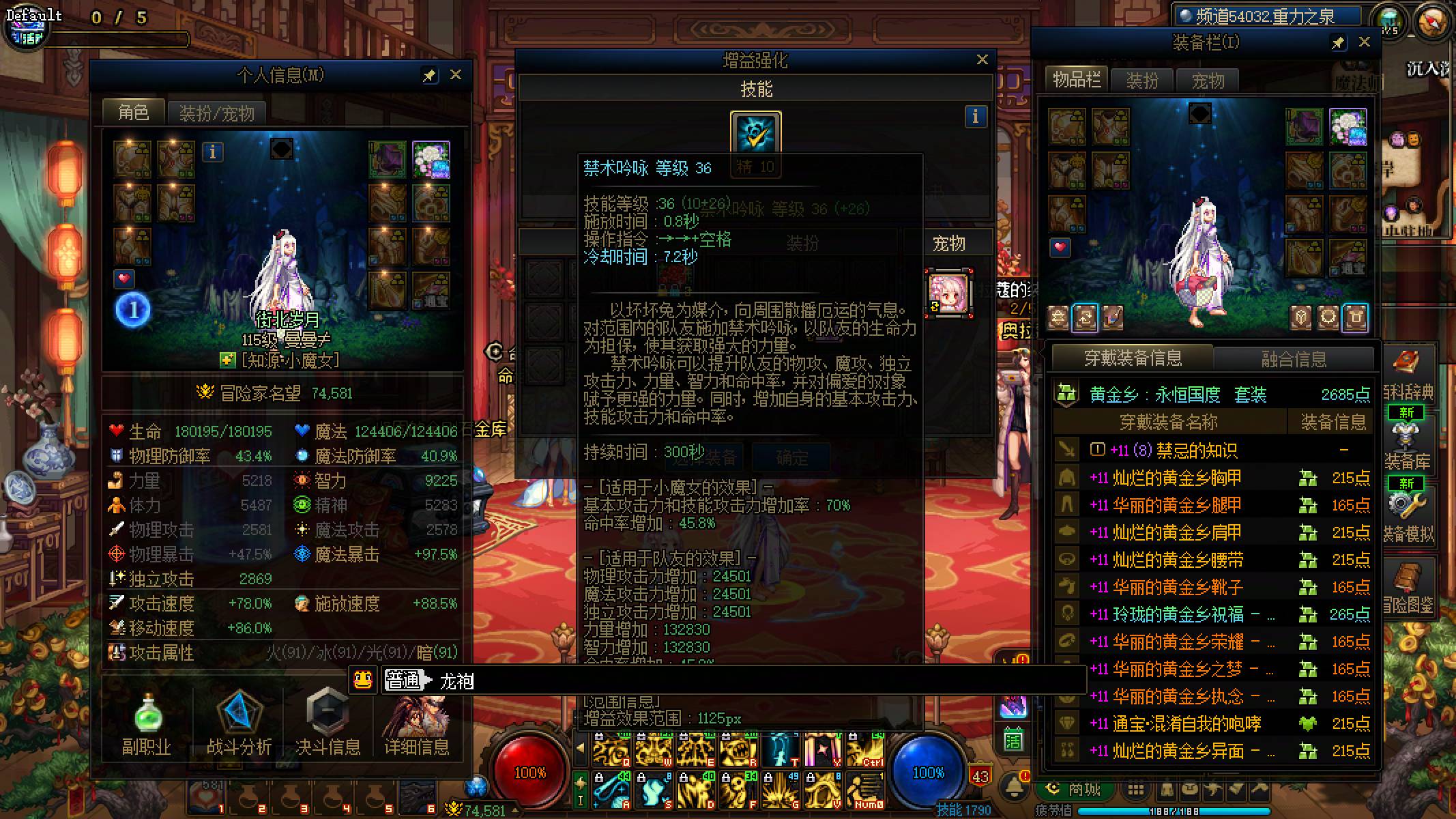Image resolution: width=1456 pixels, height=819 pixels.
Task: Toggle the pin on the 装备栏 window
Action: coord(1339,42)
